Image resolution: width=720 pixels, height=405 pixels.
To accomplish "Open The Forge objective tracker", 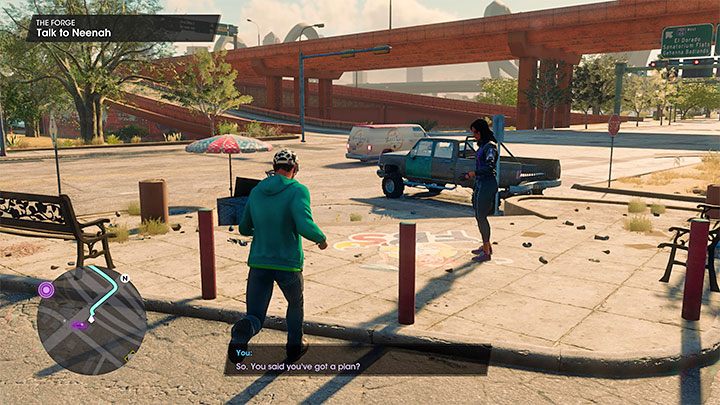I will click(110, 27).
